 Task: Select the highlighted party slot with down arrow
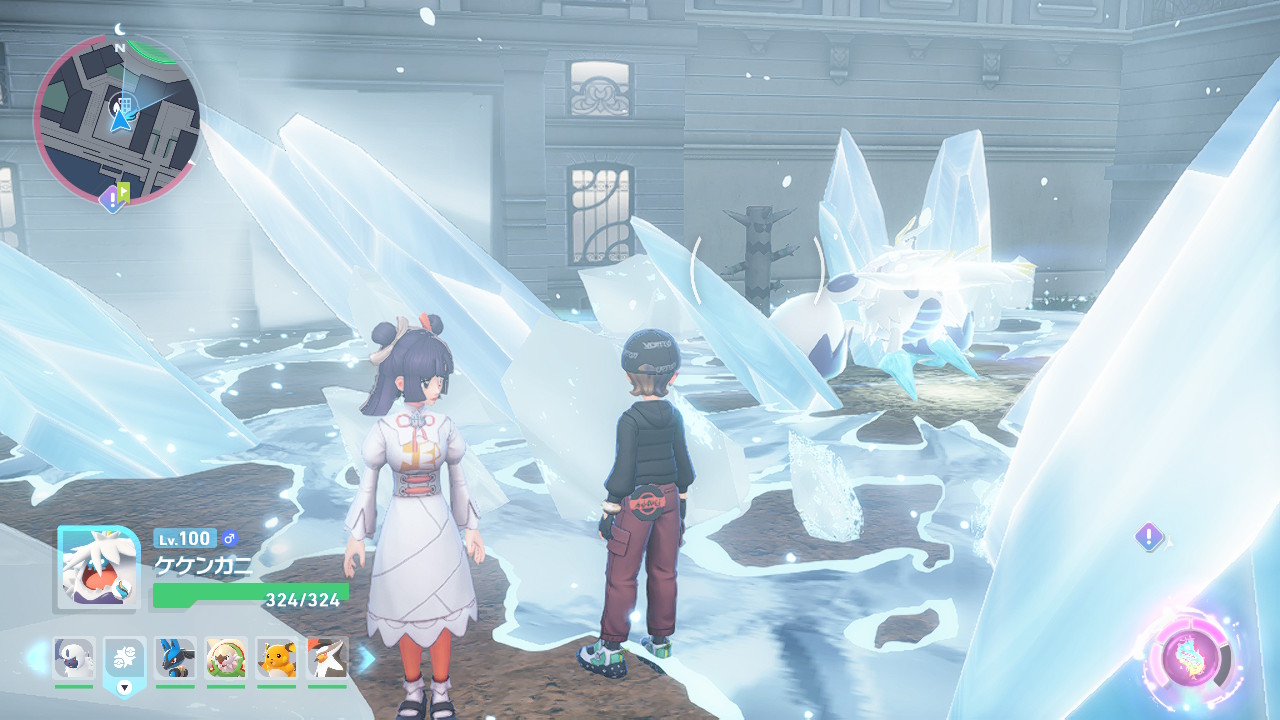point(125,660)
